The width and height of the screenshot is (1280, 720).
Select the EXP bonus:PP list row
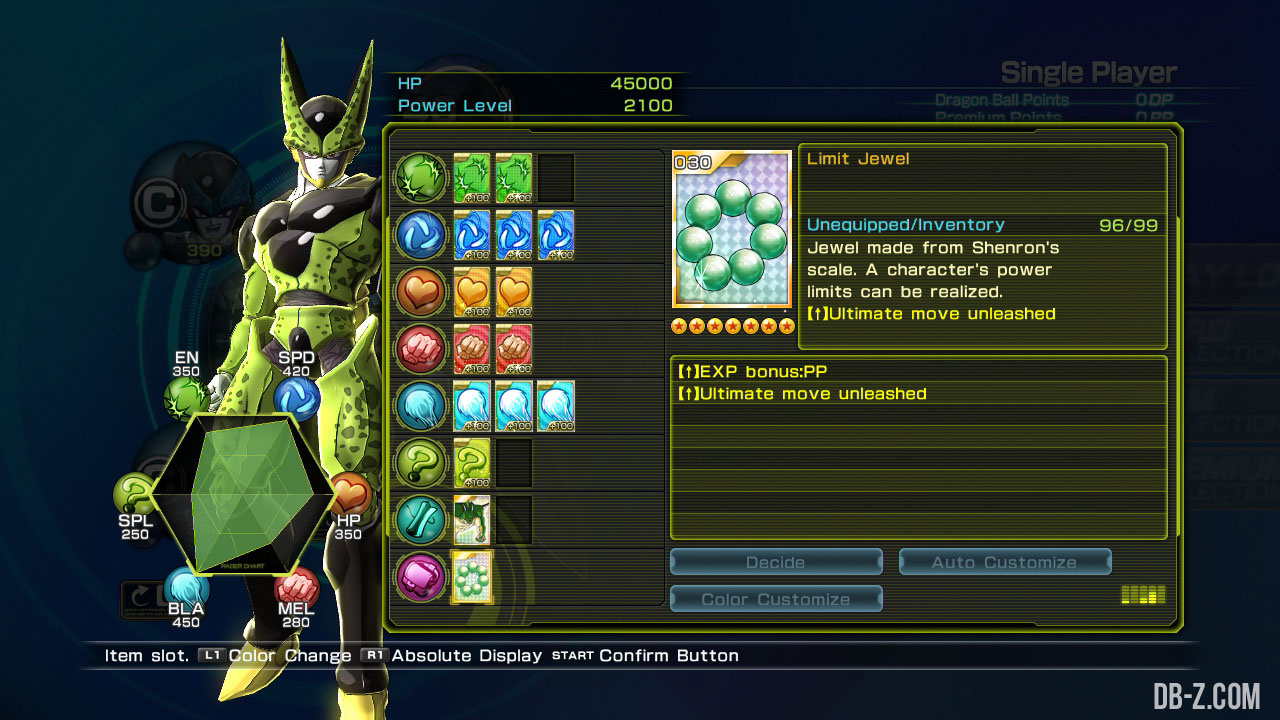(918, 372)
